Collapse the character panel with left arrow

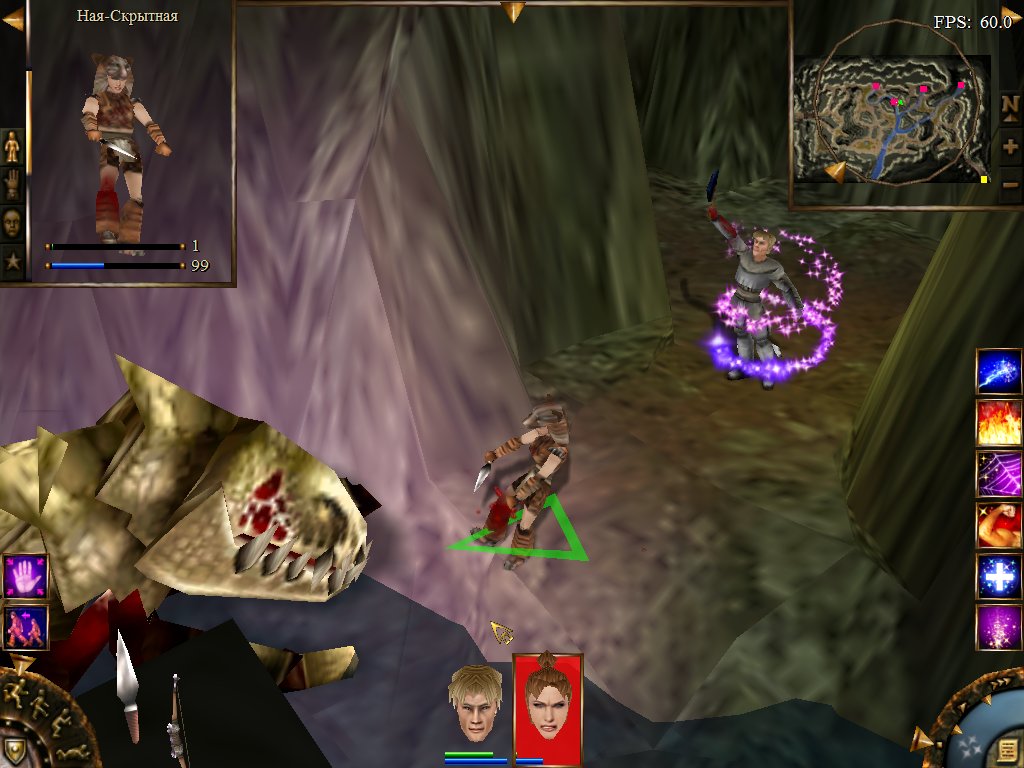pyautogui.click(x=12, y=18)
